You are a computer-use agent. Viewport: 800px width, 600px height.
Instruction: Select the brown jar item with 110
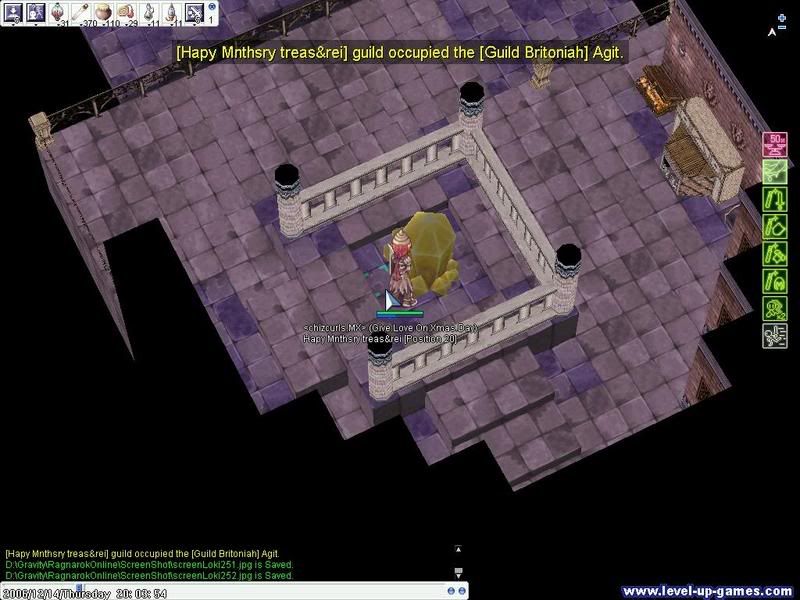(105, 12)
